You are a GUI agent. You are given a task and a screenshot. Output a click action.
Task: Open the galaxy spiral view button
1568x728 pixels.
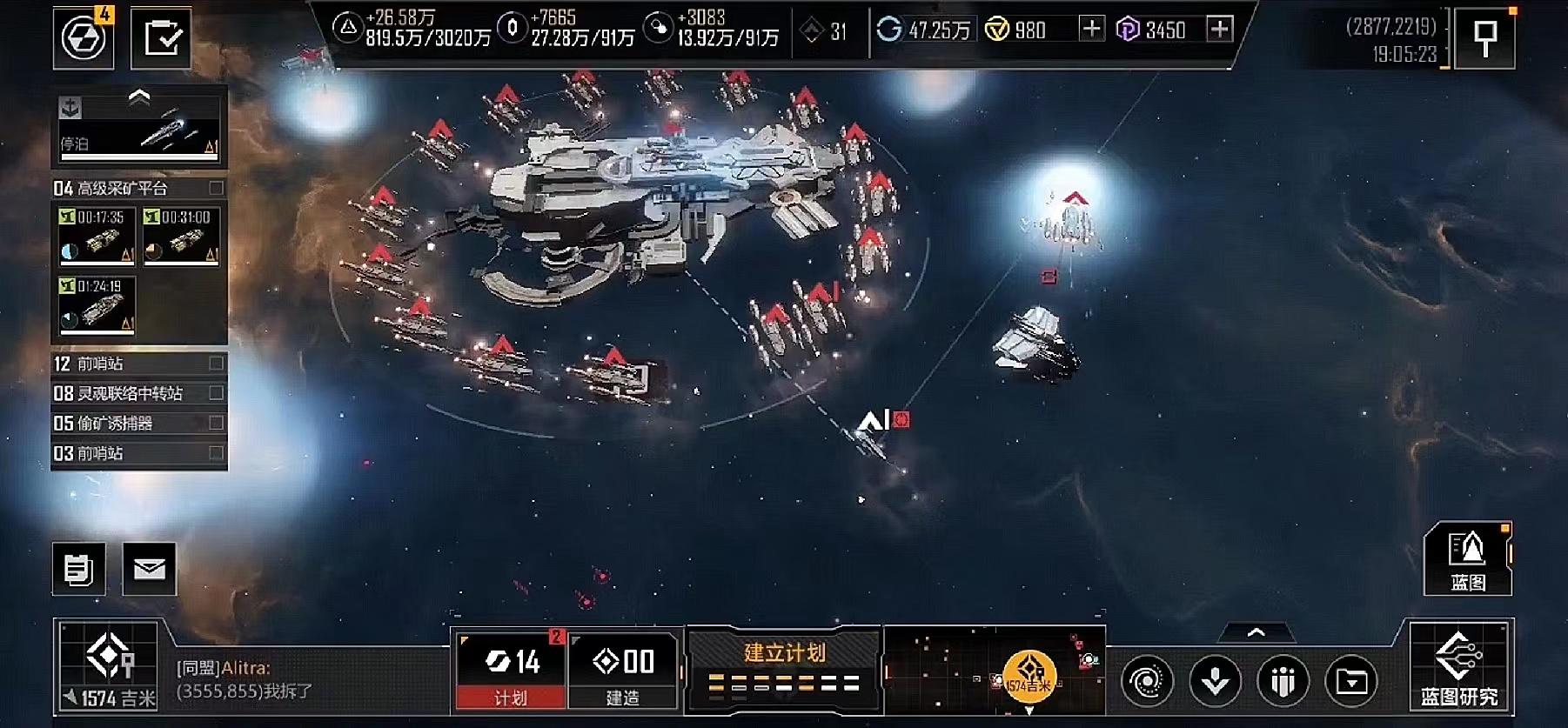pyautogui.click(x=1148, y=681)
